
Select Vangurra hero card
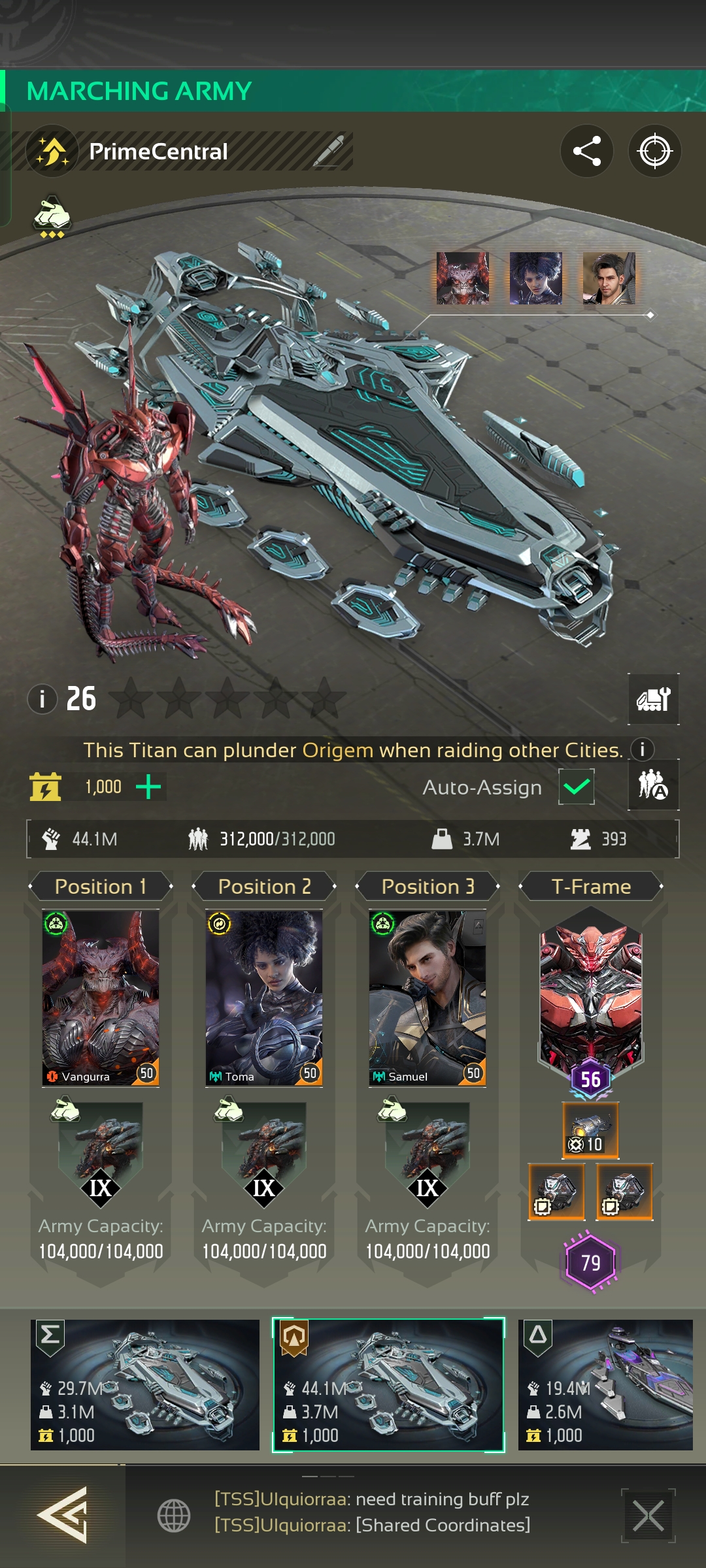tap(101, 998)
